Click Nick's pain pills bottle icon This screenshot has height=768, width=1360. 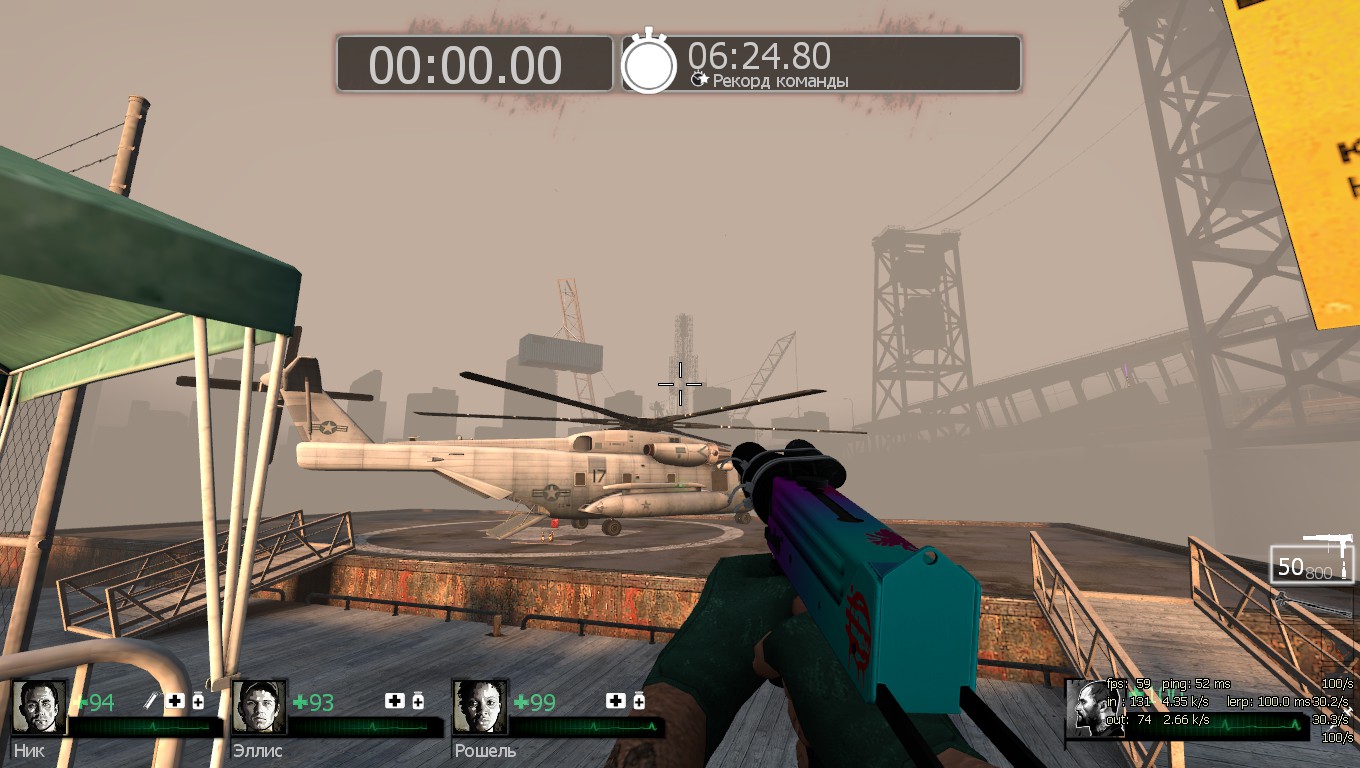tap(198, 701)
